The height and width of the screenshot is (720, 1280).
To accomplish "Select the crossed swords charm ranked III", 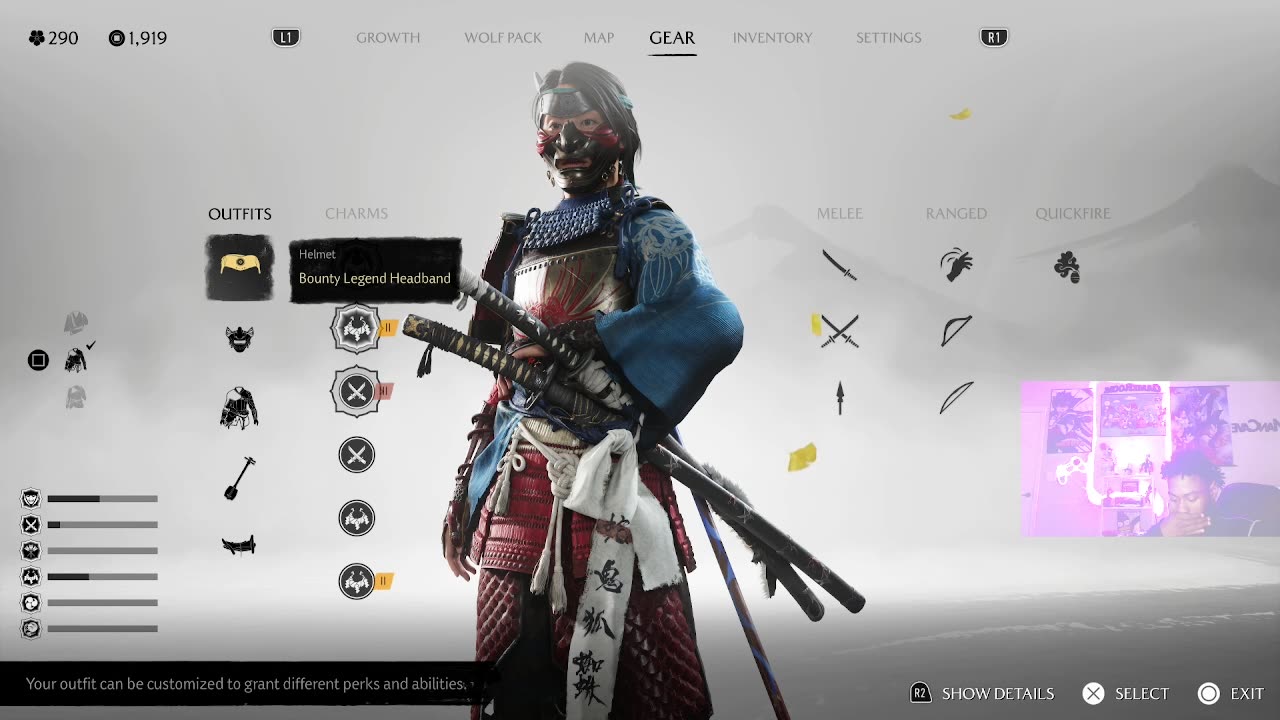I will click(356, 391).
